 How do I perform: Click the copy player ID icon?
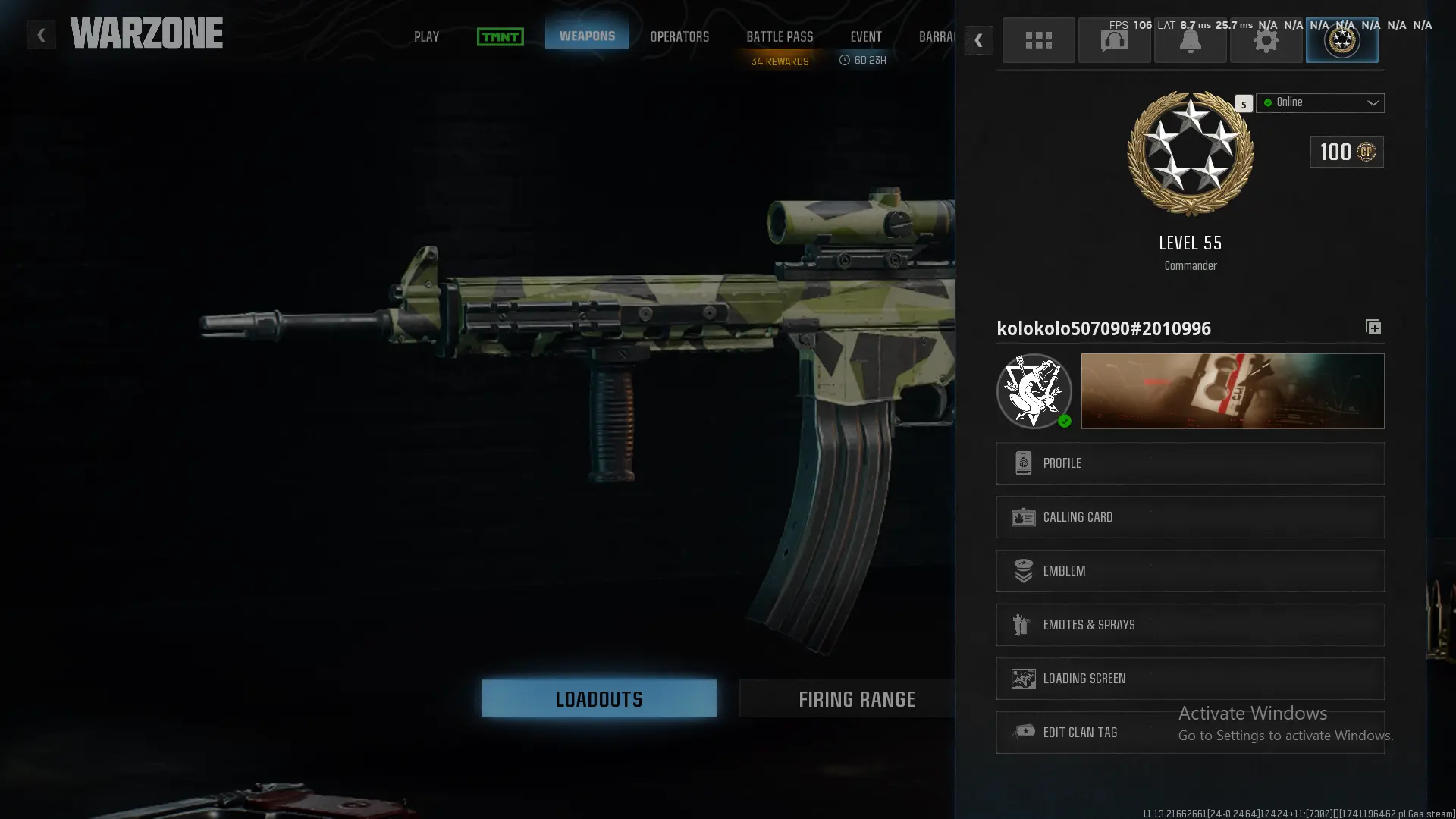coord(1373,328)
